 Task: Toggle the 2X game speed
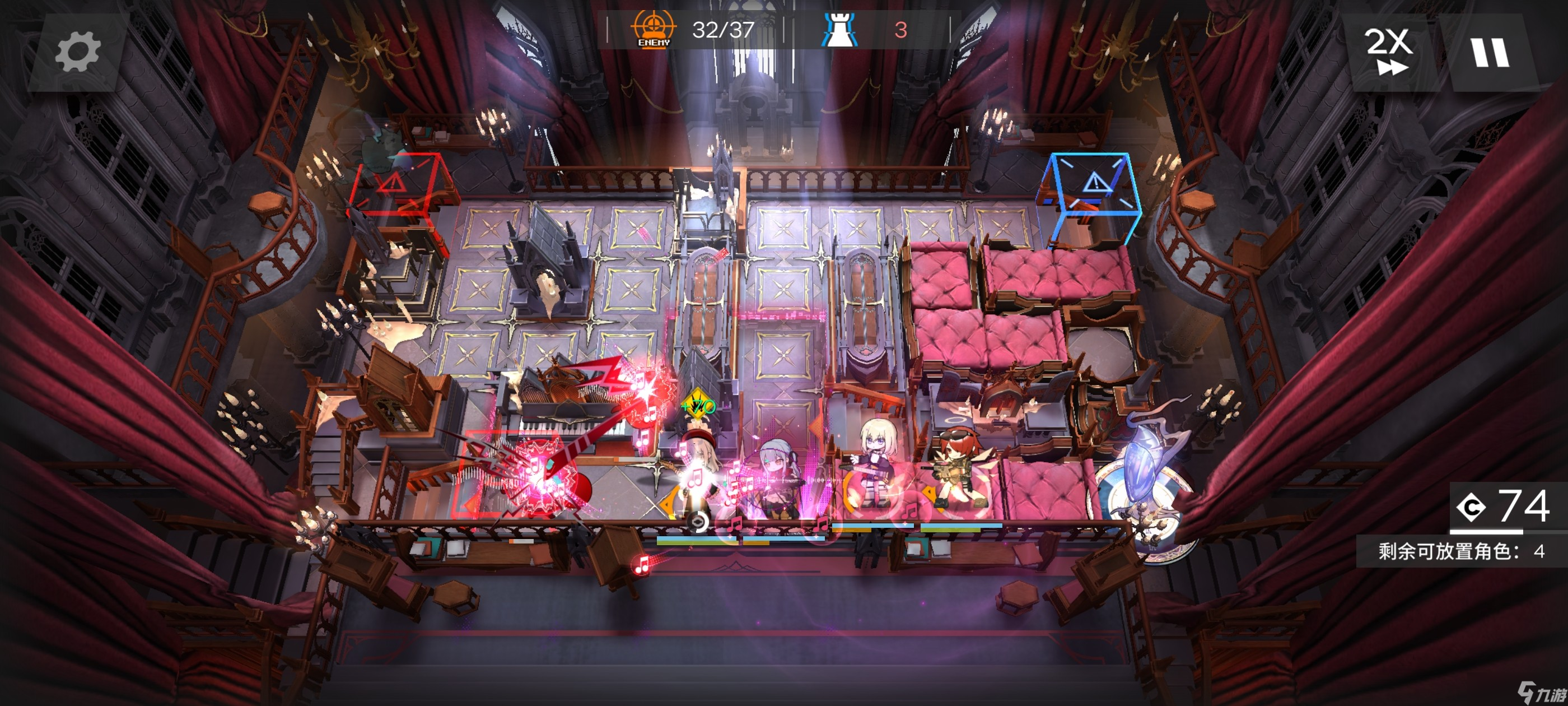[1389, 52]
